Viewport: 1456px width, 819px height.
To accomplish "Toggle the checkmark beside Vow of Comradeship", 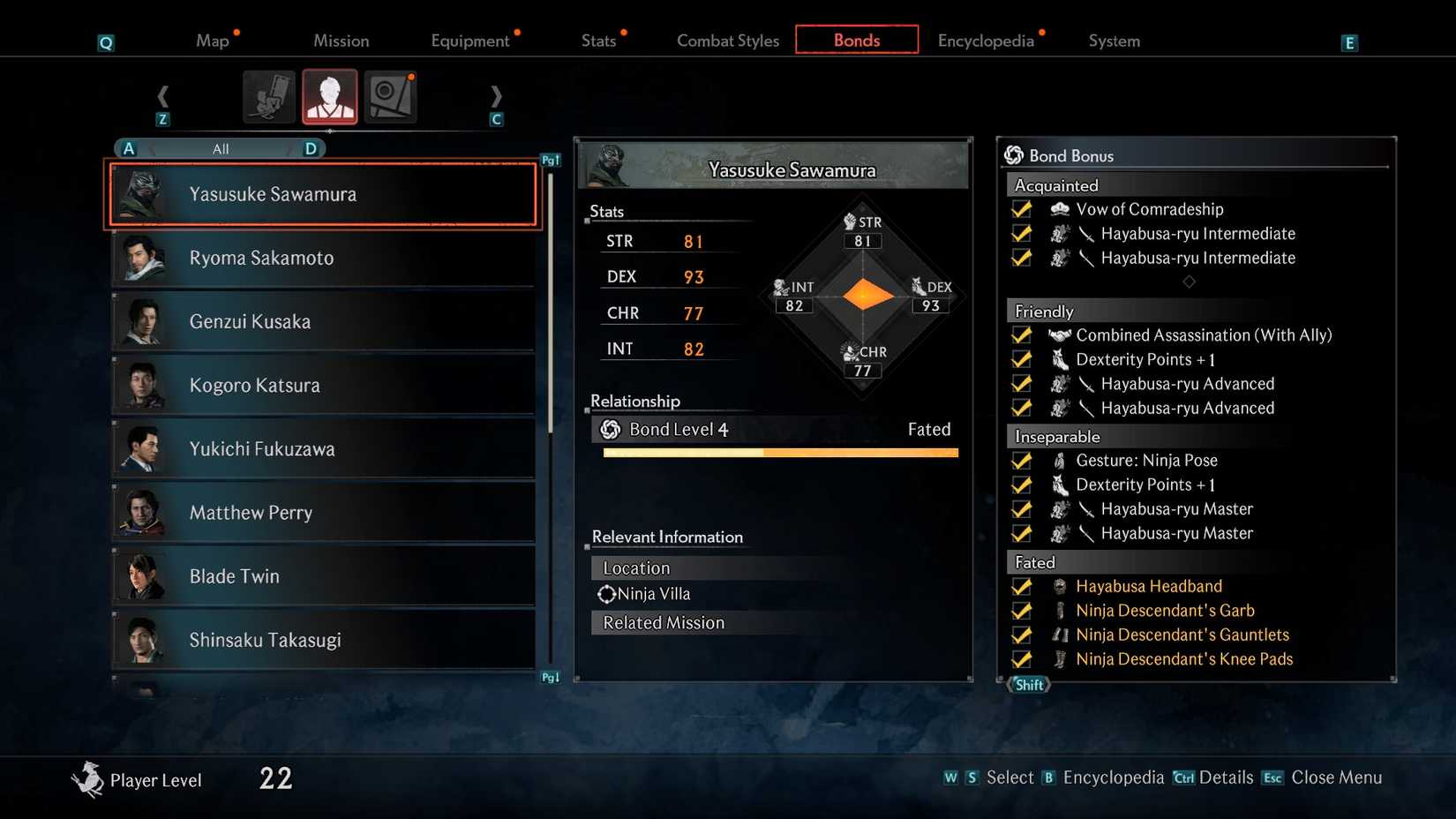I will (x=1021, y=209).
